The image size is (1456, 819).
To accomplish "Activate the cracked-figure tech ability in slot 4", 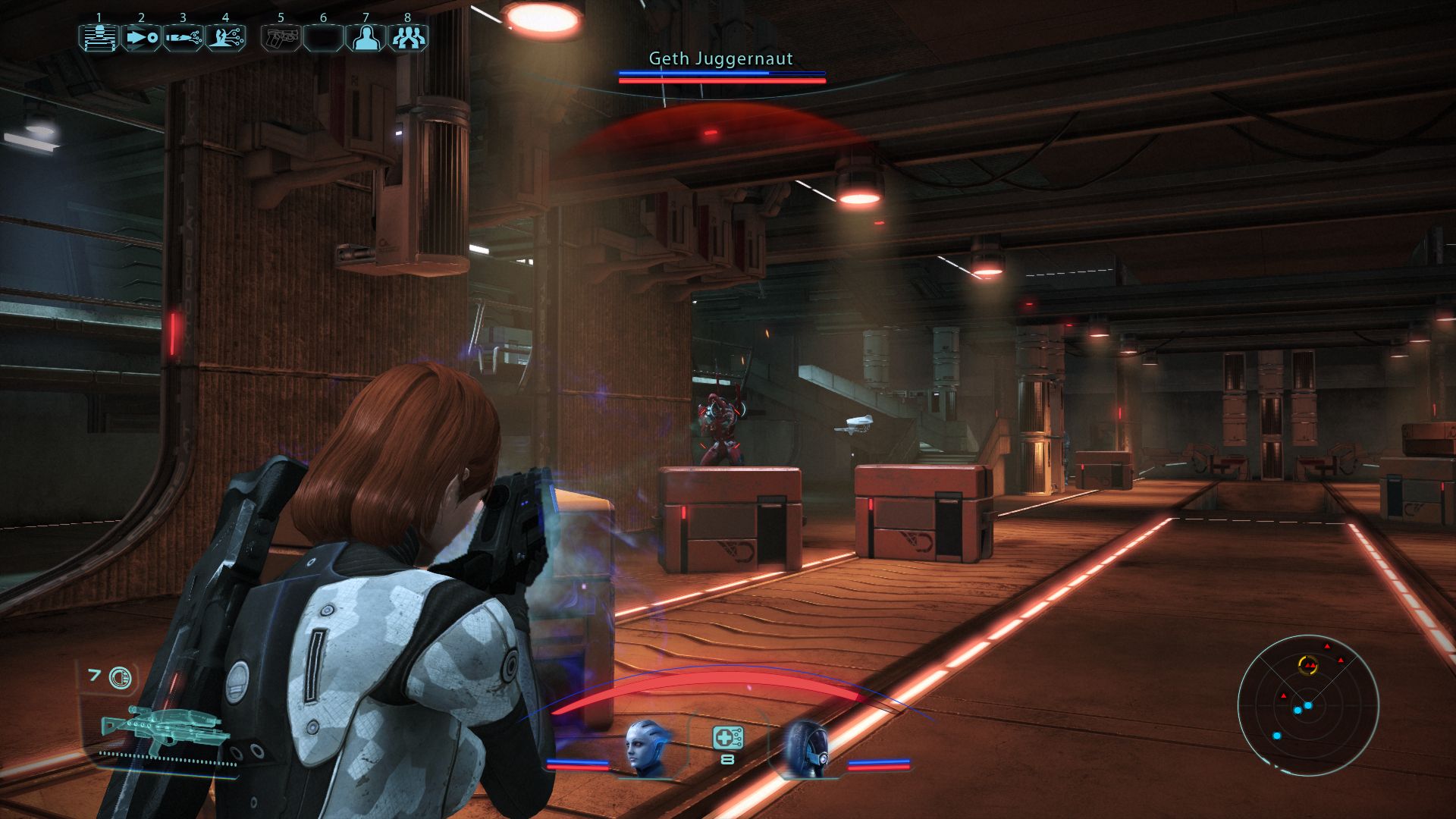I will pos(225,37).
